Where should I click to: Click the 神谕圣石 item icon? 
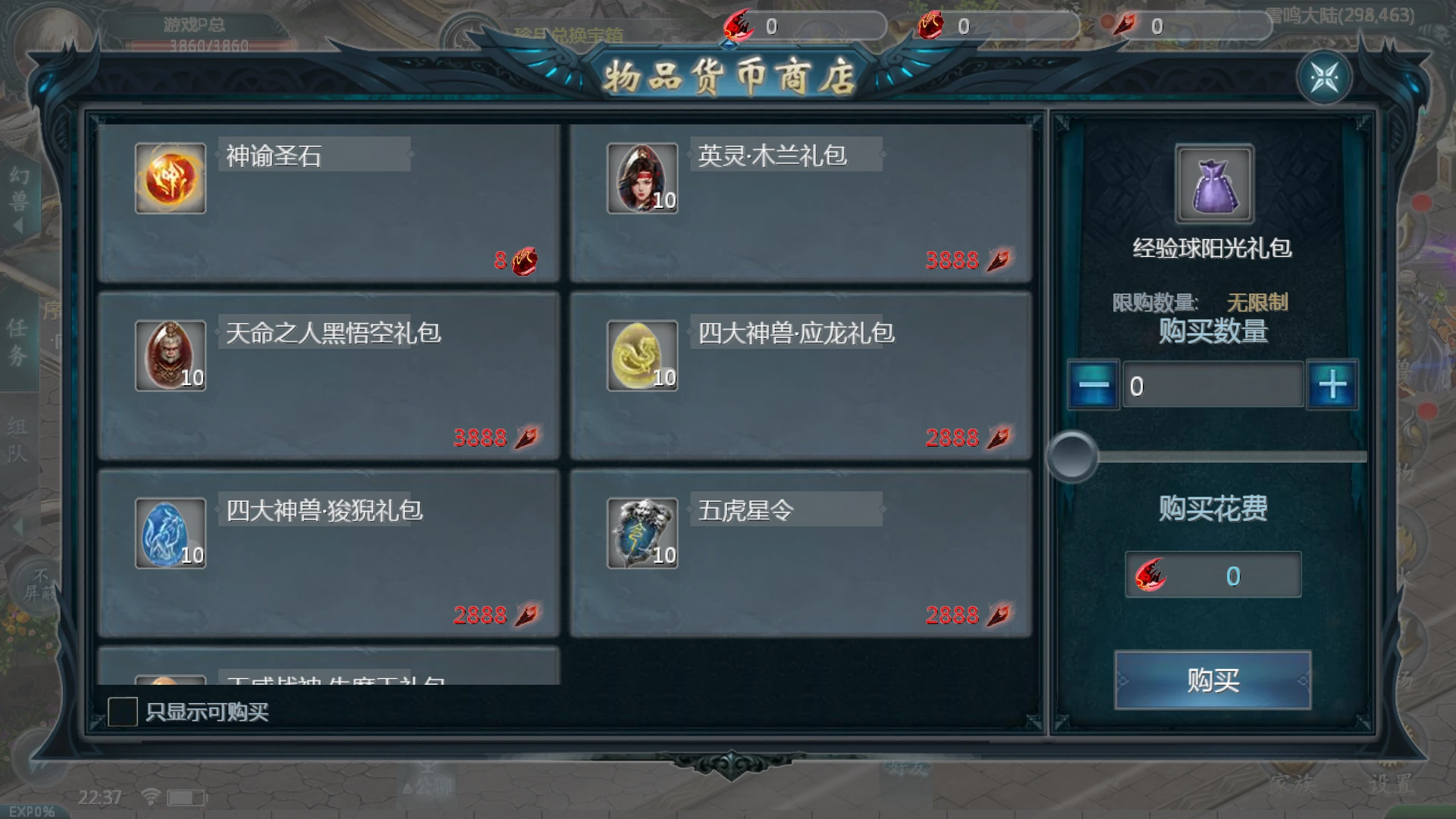pos(170,178)
